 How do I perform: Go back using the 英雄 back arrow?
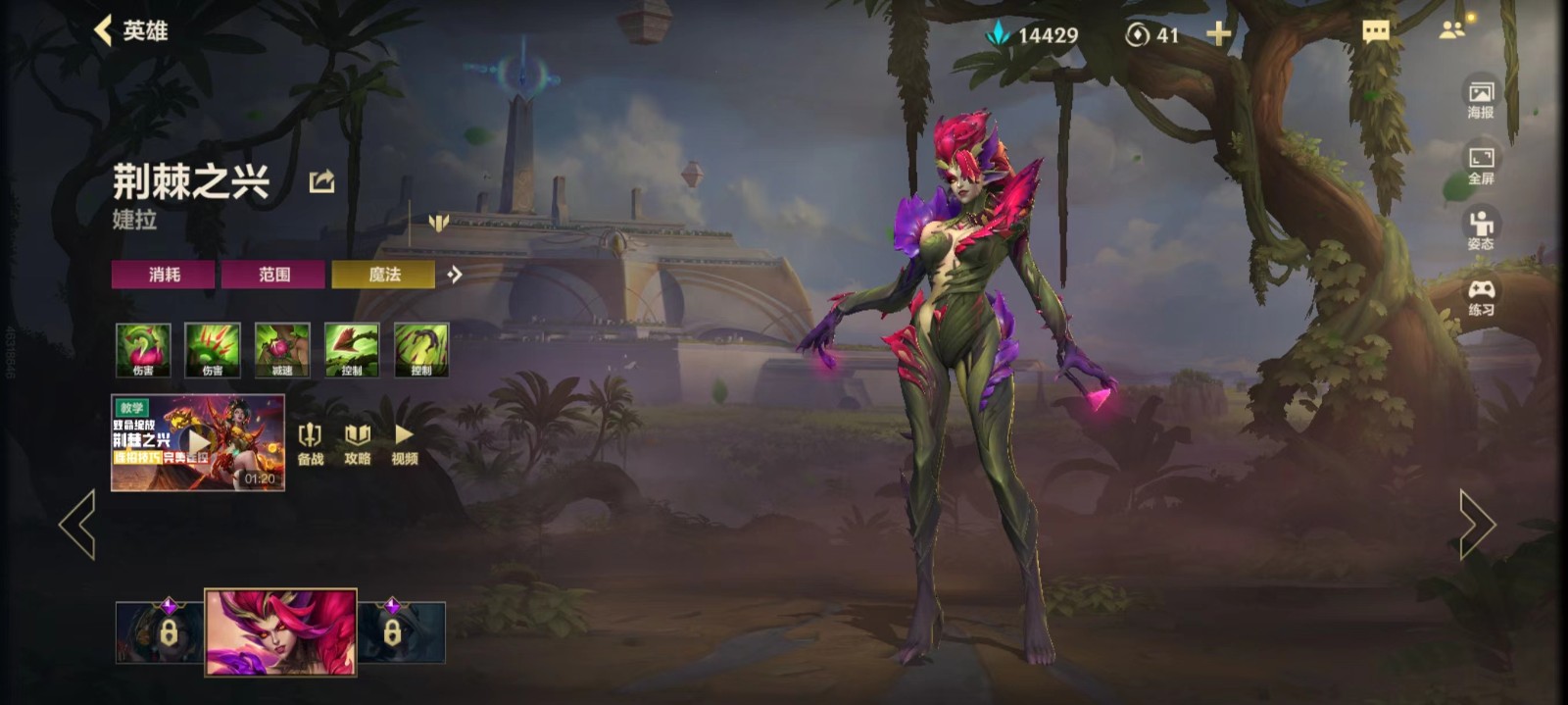tap(104, 30)
